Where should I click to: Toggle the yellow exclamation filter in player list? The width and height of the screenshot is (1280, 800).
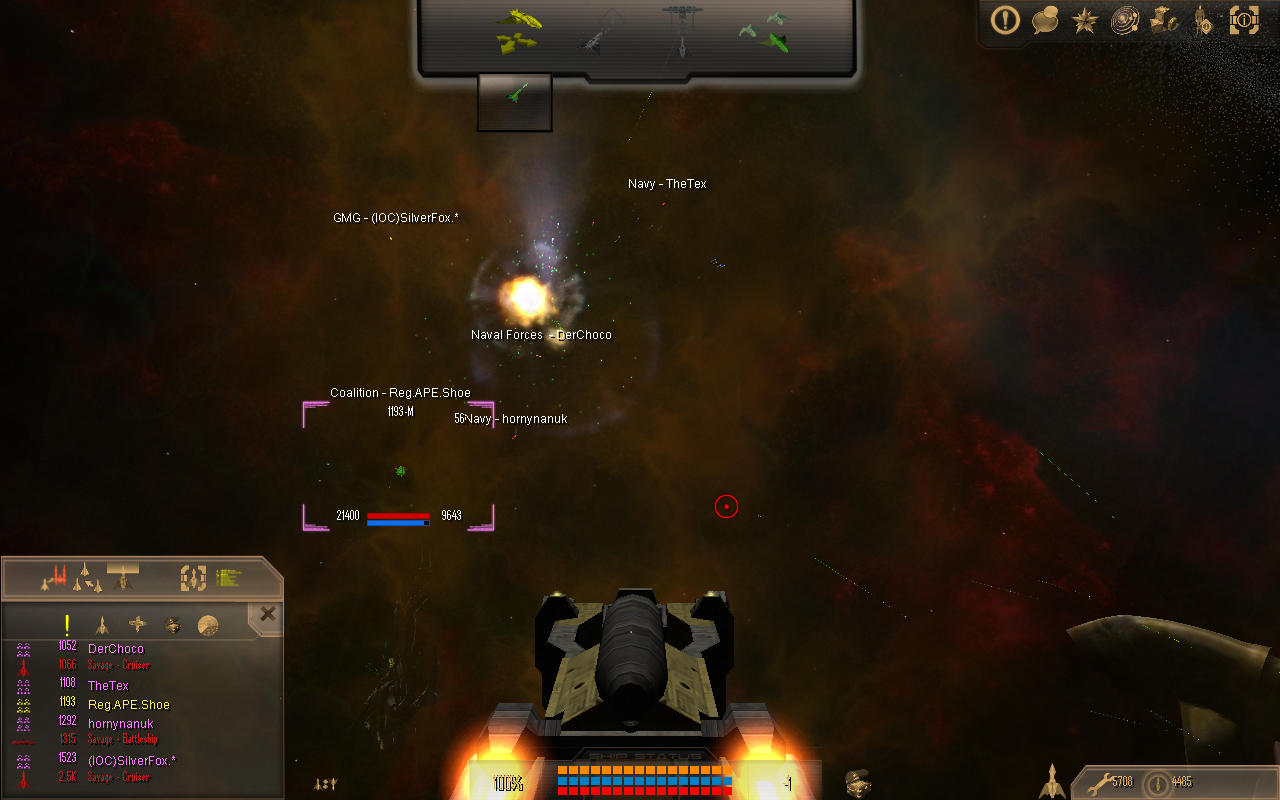(67, 624)
